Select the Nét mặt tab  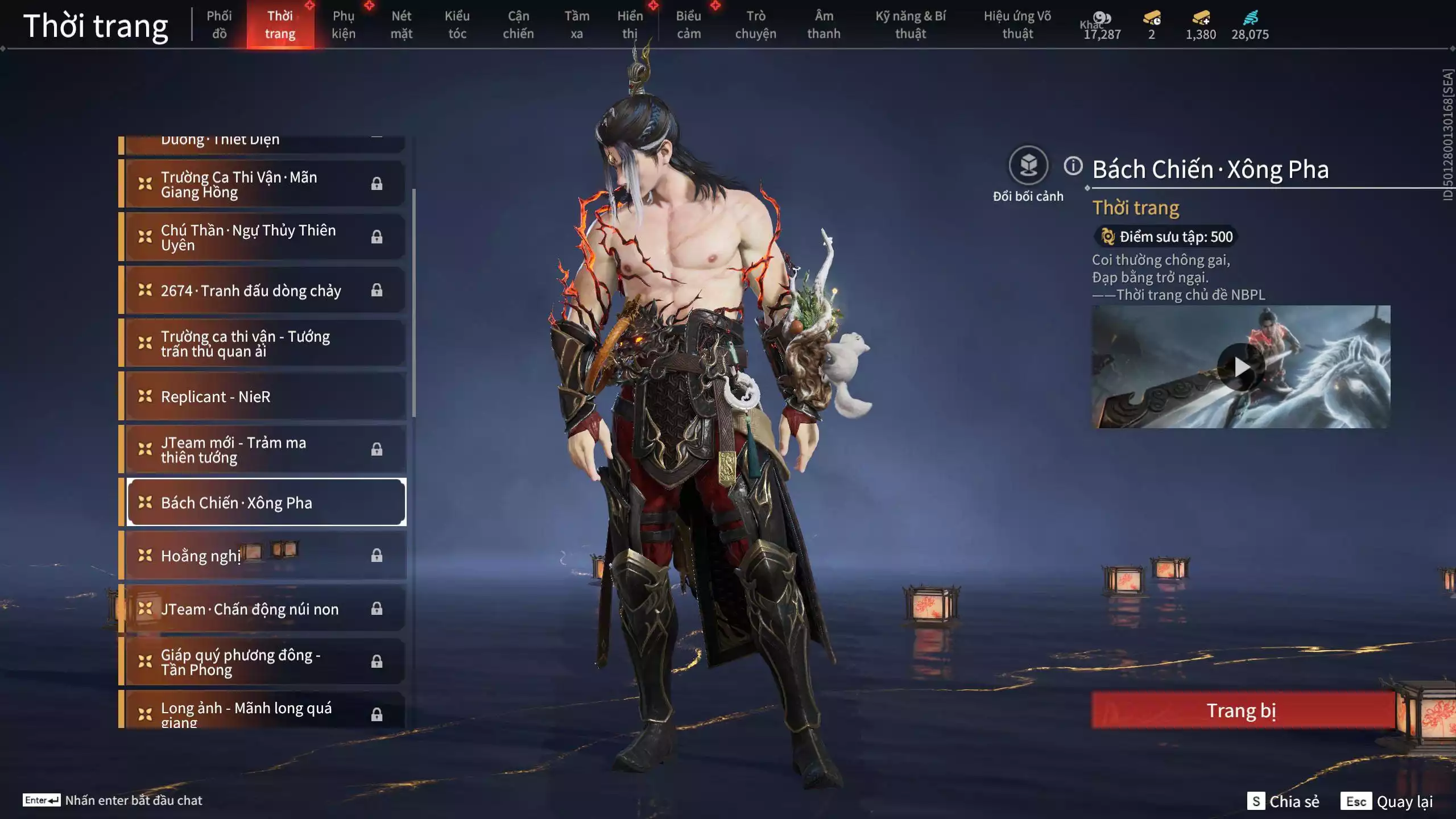pos(401,24)
